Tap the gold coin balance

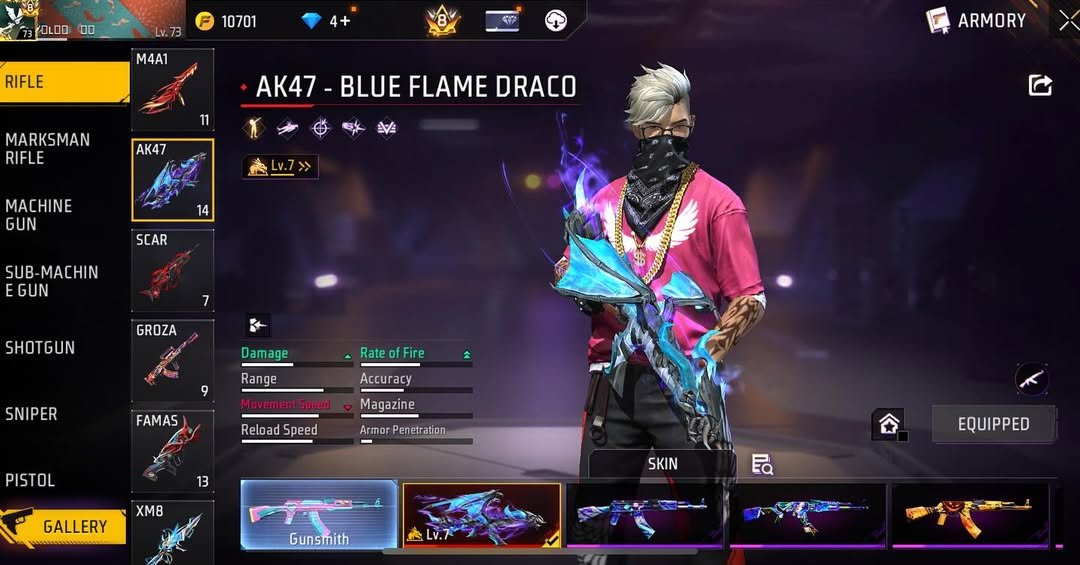click(x=227, y=21)
